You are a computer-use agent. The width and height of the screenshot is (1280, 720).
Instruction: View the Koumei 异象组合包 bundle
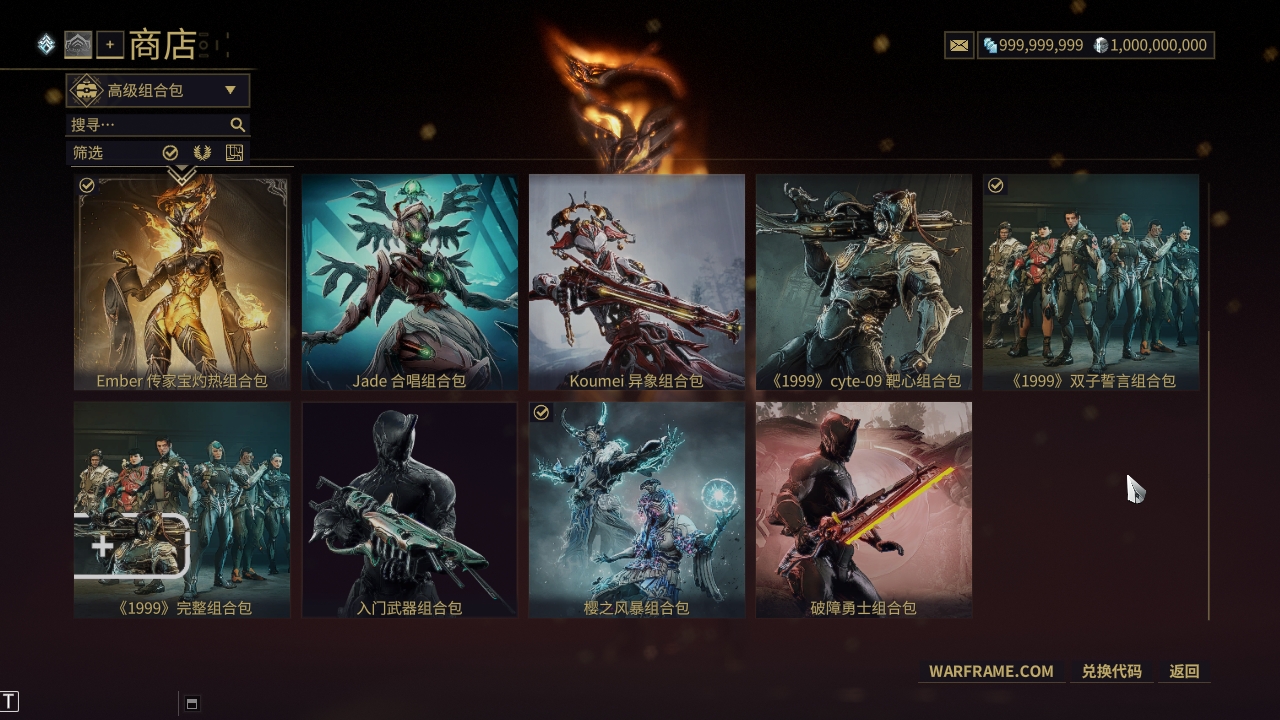pyautogui.click(x=636, y=281)
